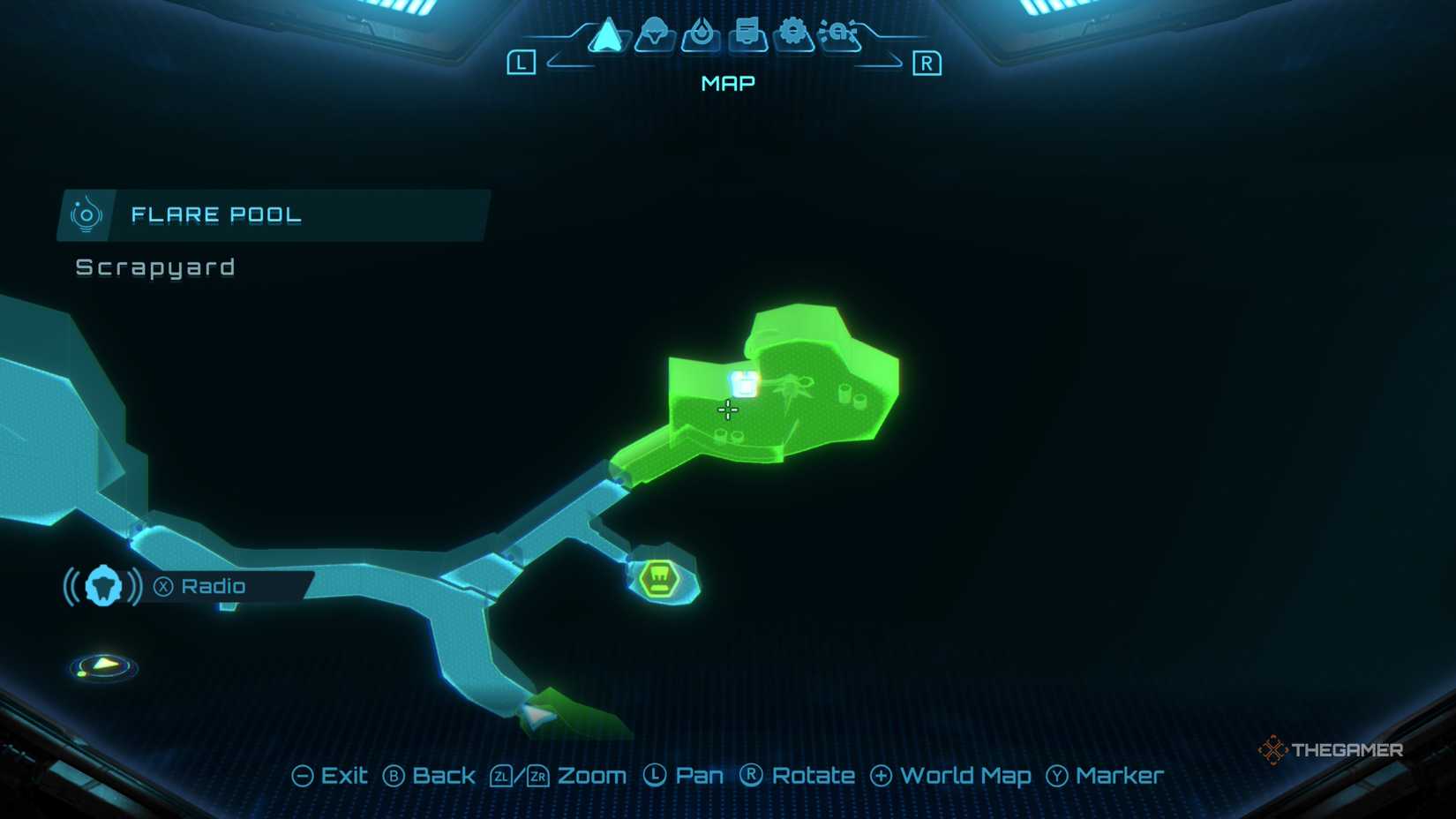
Task: Activate Zoom from the bottom controls
Action: pyautogui.click(x=561, y=777)
